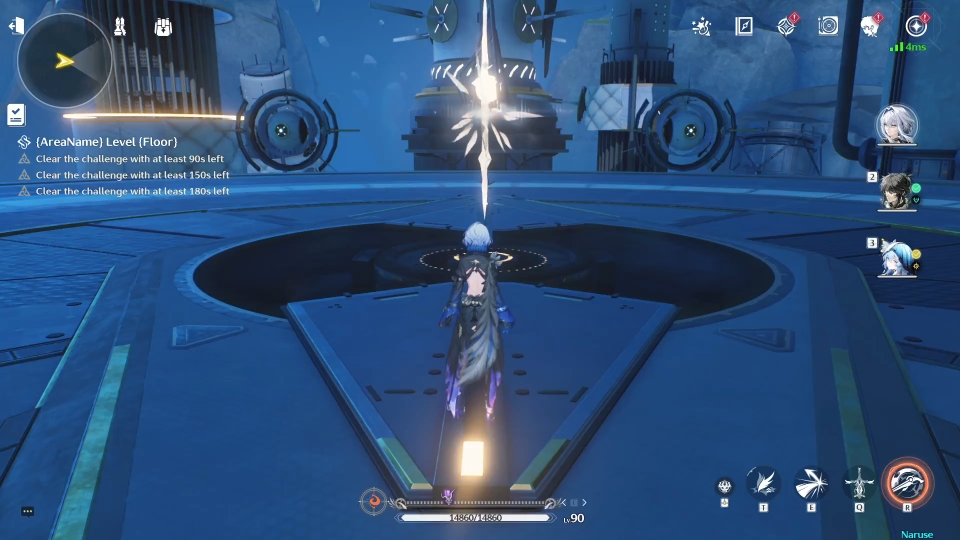Screen dimensions: 960x540
Task: Switch to the white-haired top party character
Action: tap(896, 126)
